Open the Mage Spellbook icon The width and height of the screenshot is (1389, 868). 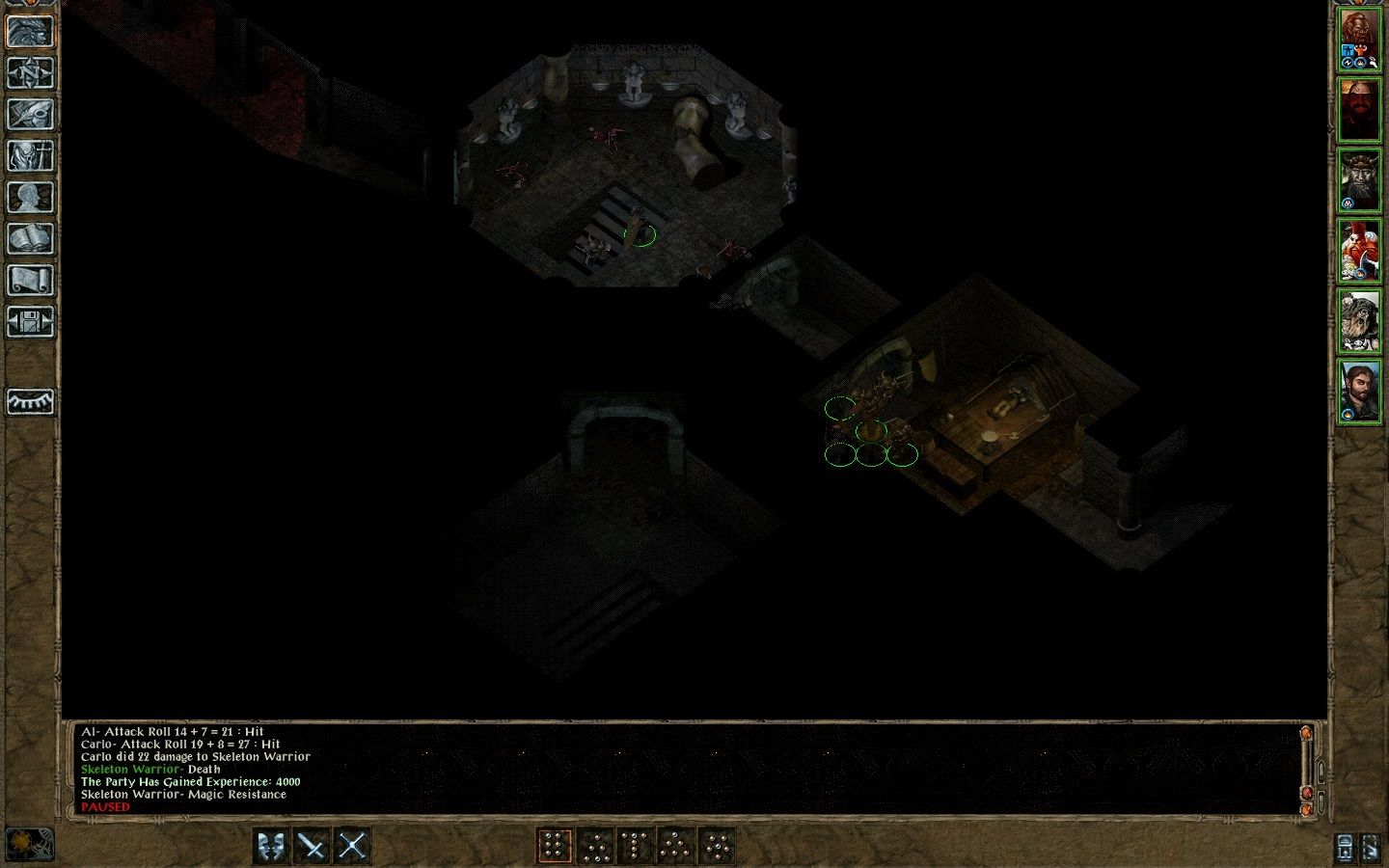tap(30, 238)
